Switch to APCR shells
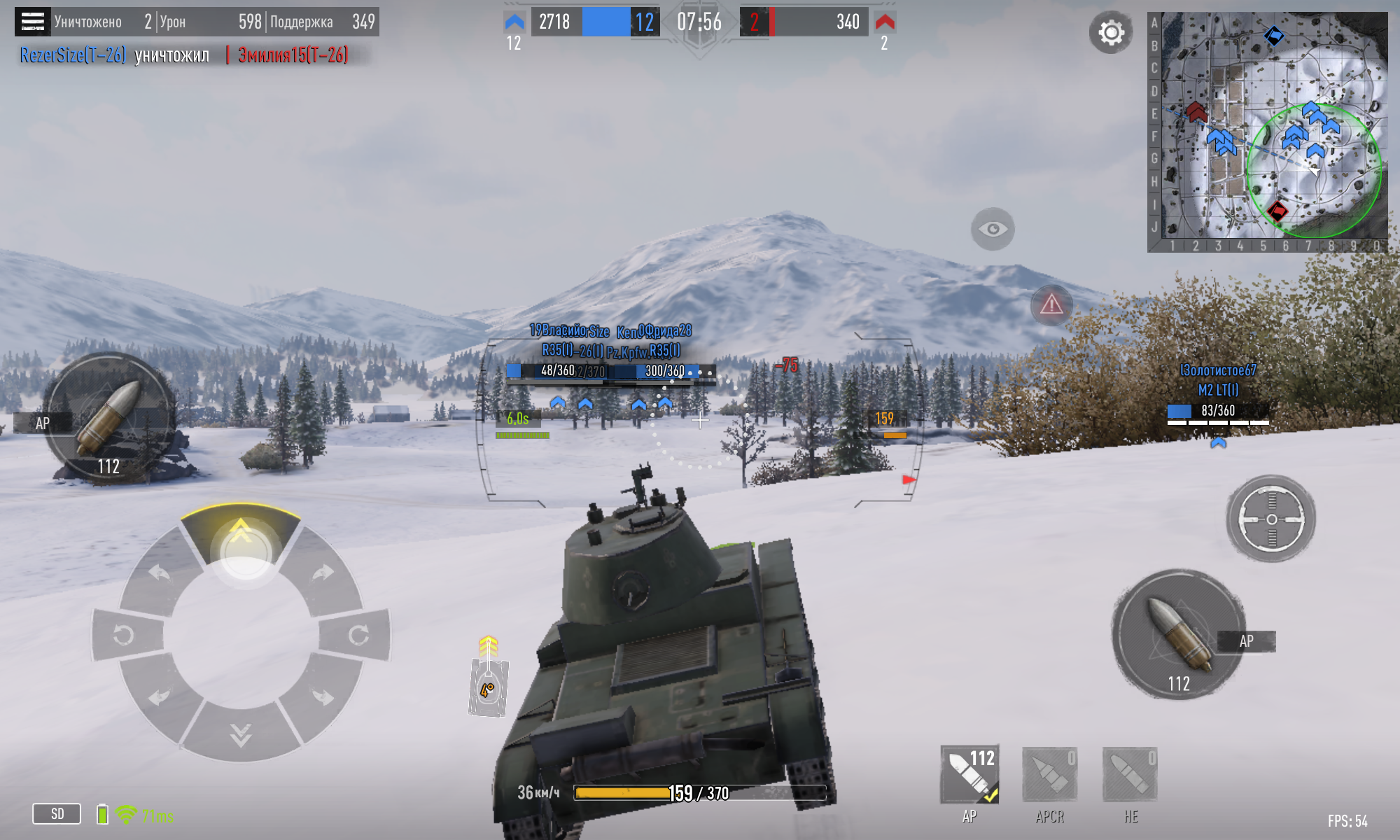The image size is (1400, 840). click(1049, 775)
